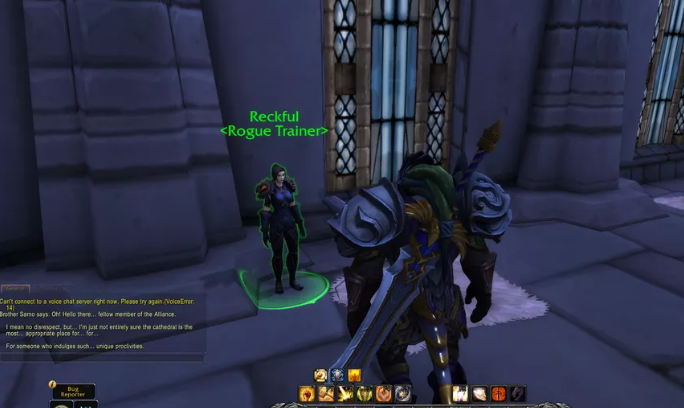The image size is (684, 408).
Task: Use the white glowing figure ability
Action: 461,394
